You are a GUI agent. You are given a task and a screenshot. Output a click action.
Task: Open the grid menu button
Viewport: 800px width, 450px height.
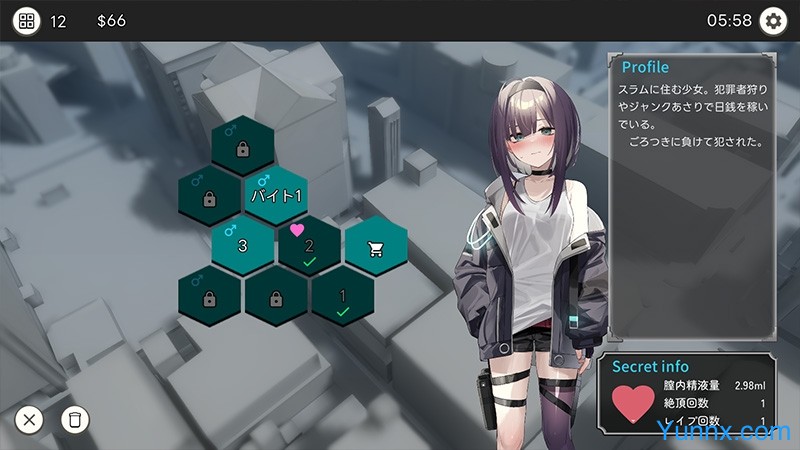27,20
